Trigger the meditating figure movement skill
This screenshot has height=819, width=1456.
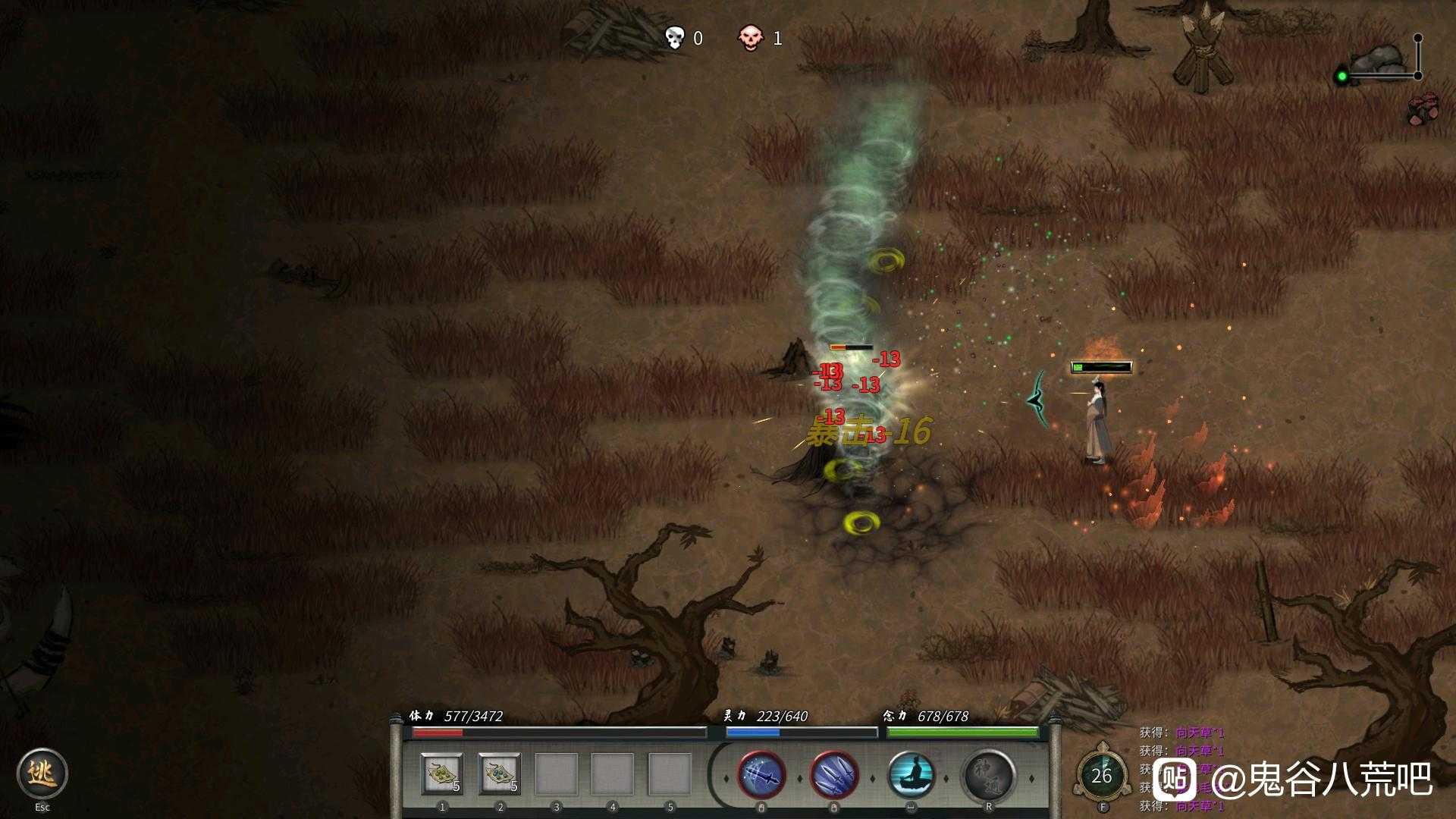tap(911, 776)
